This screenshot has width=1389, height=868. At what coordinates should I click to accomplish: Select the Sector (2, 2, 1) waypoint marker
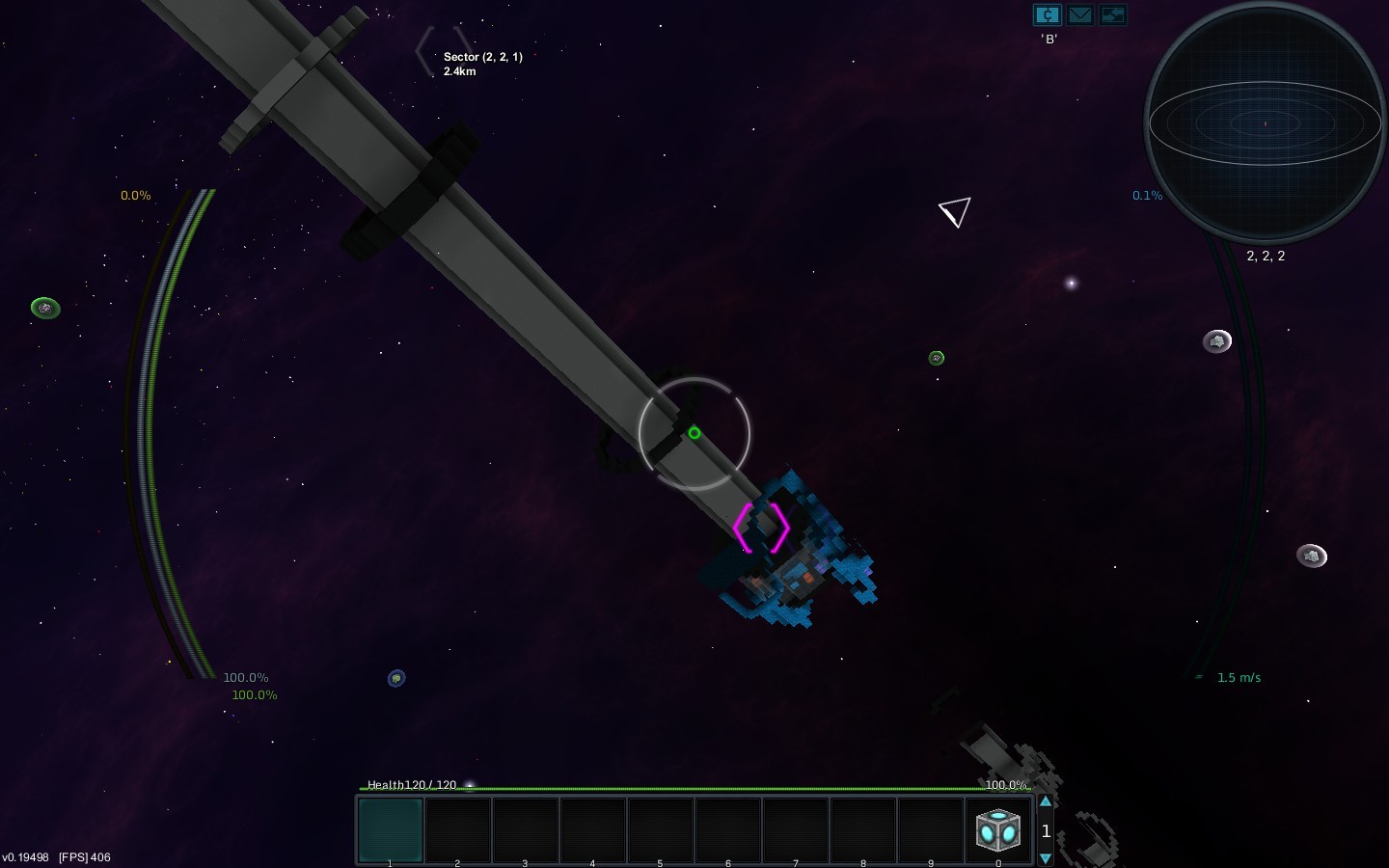[x=443, y=53]
